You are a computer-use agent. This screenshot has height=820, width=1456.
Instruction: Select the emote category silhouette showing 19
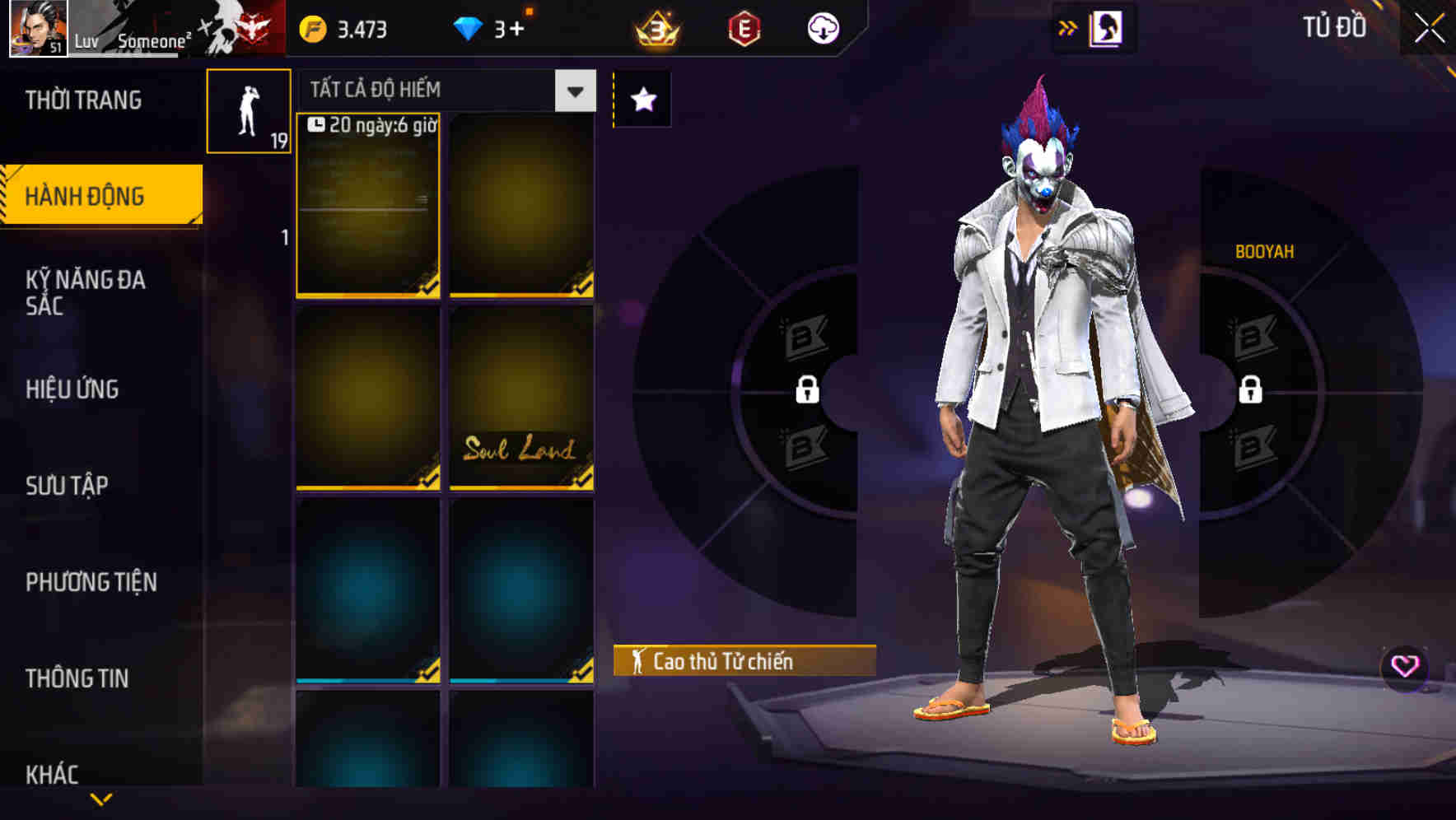click(x=249, y=111)
